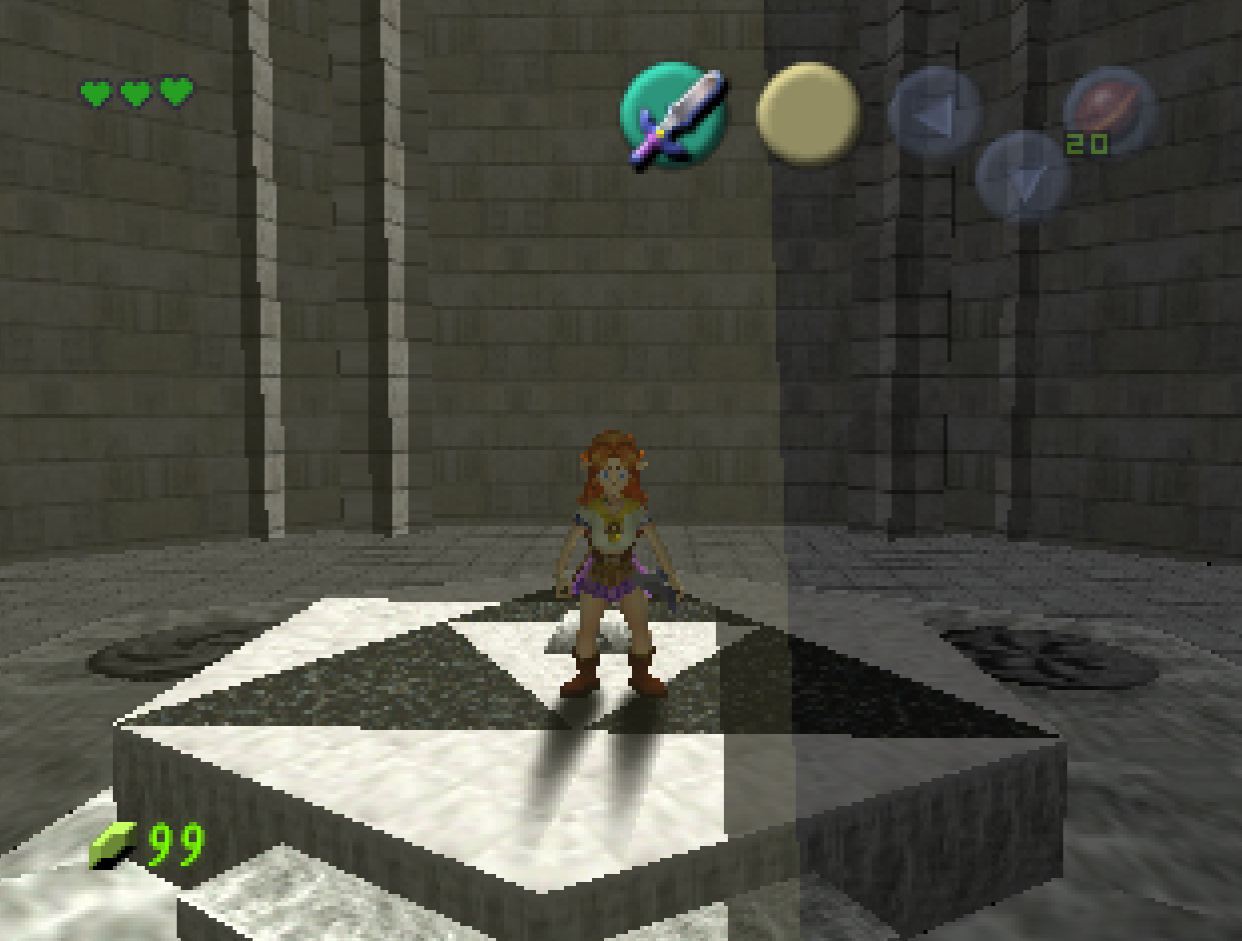The height and width of the screenshot is (941, 1242).
Task: Use the Deku Nut item slot
Action: click(x=1110, y=110)
